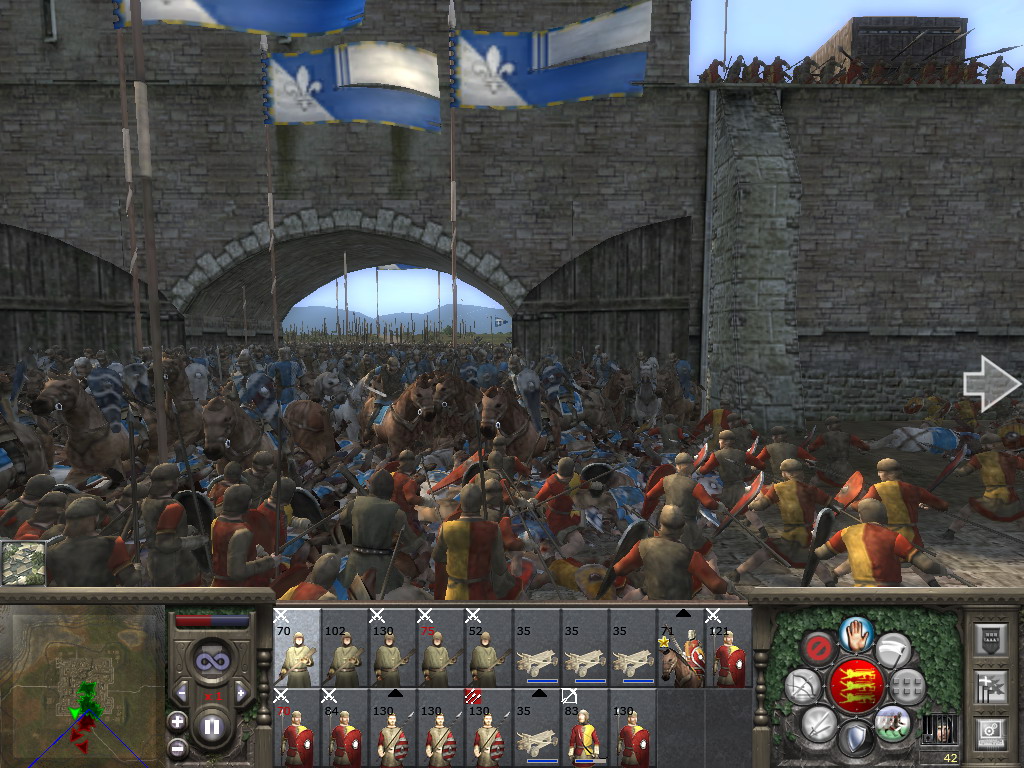Pause the battle with the pause button

(211, 727)
